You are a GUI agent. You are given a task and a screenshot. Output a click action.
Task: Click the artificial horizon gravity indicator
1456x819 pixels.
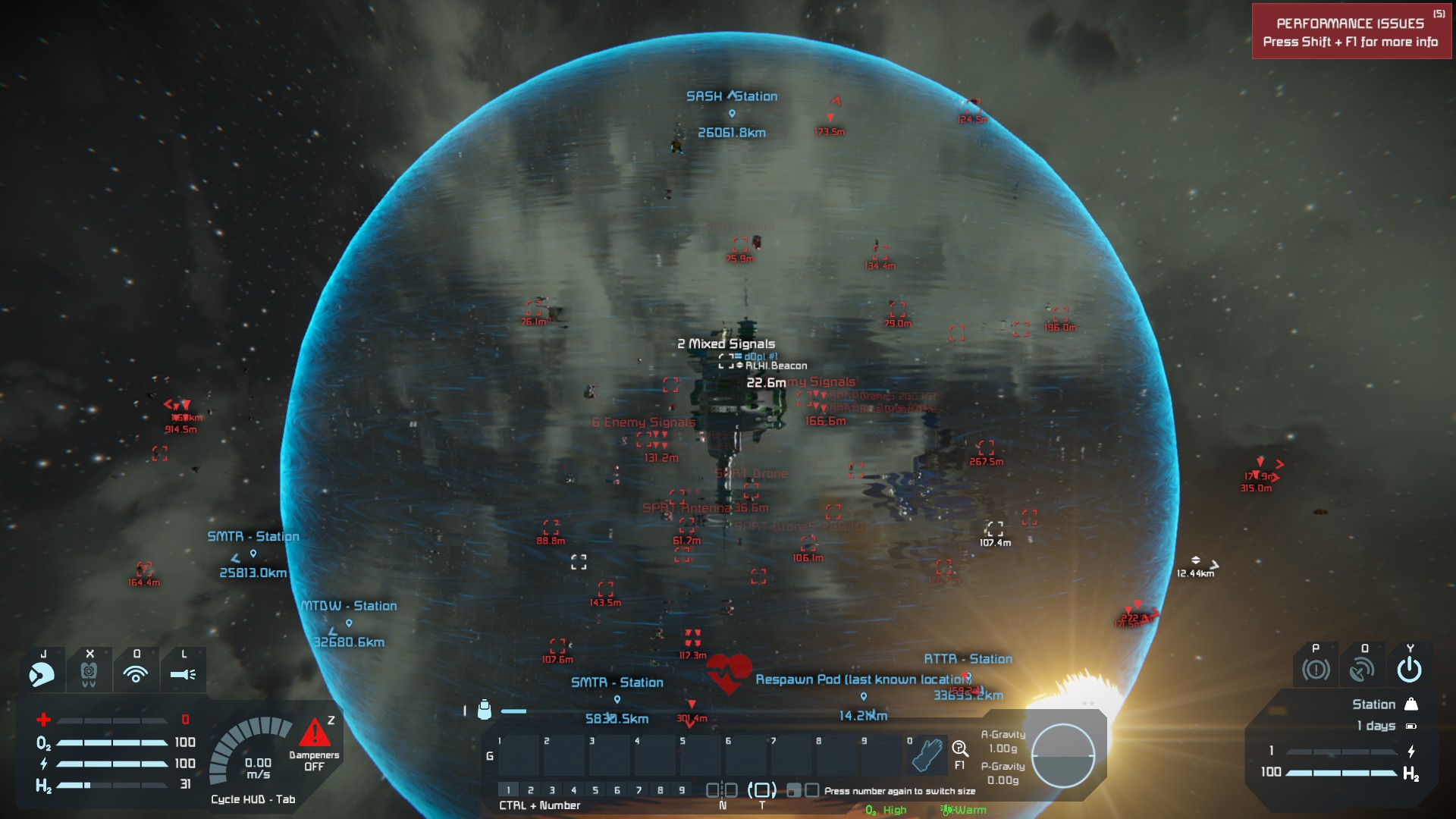[x=1062, y=755]
